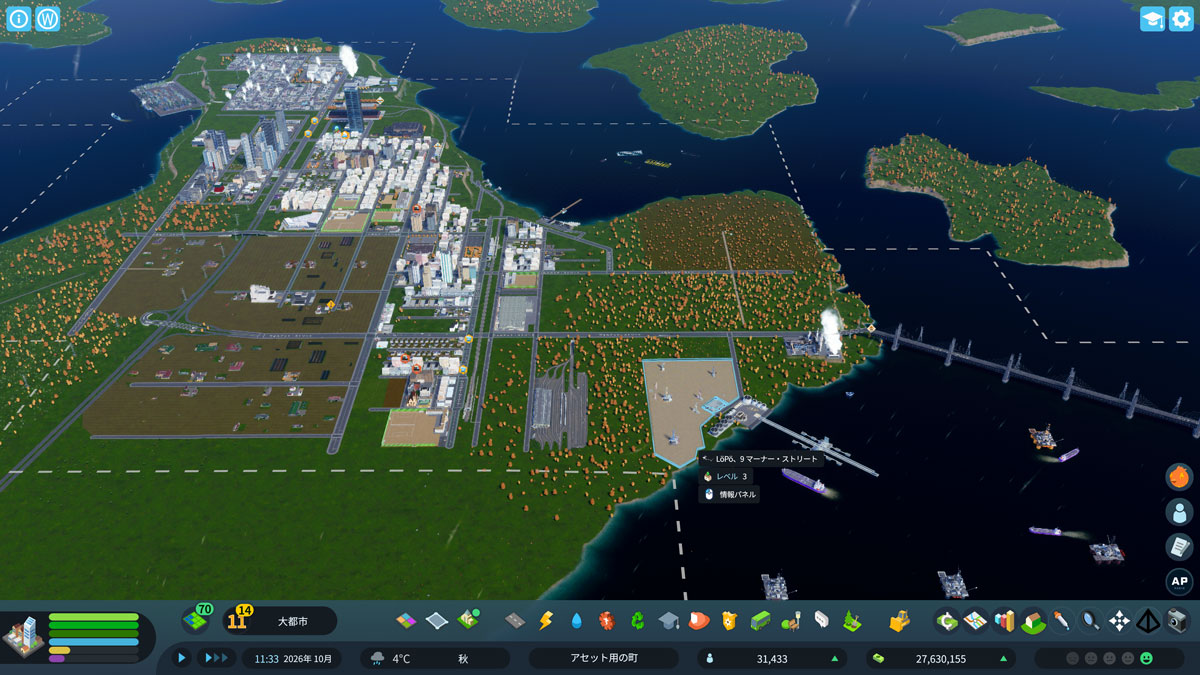
Task: Open the water droplet services menu
Action: tap(576, 621)
